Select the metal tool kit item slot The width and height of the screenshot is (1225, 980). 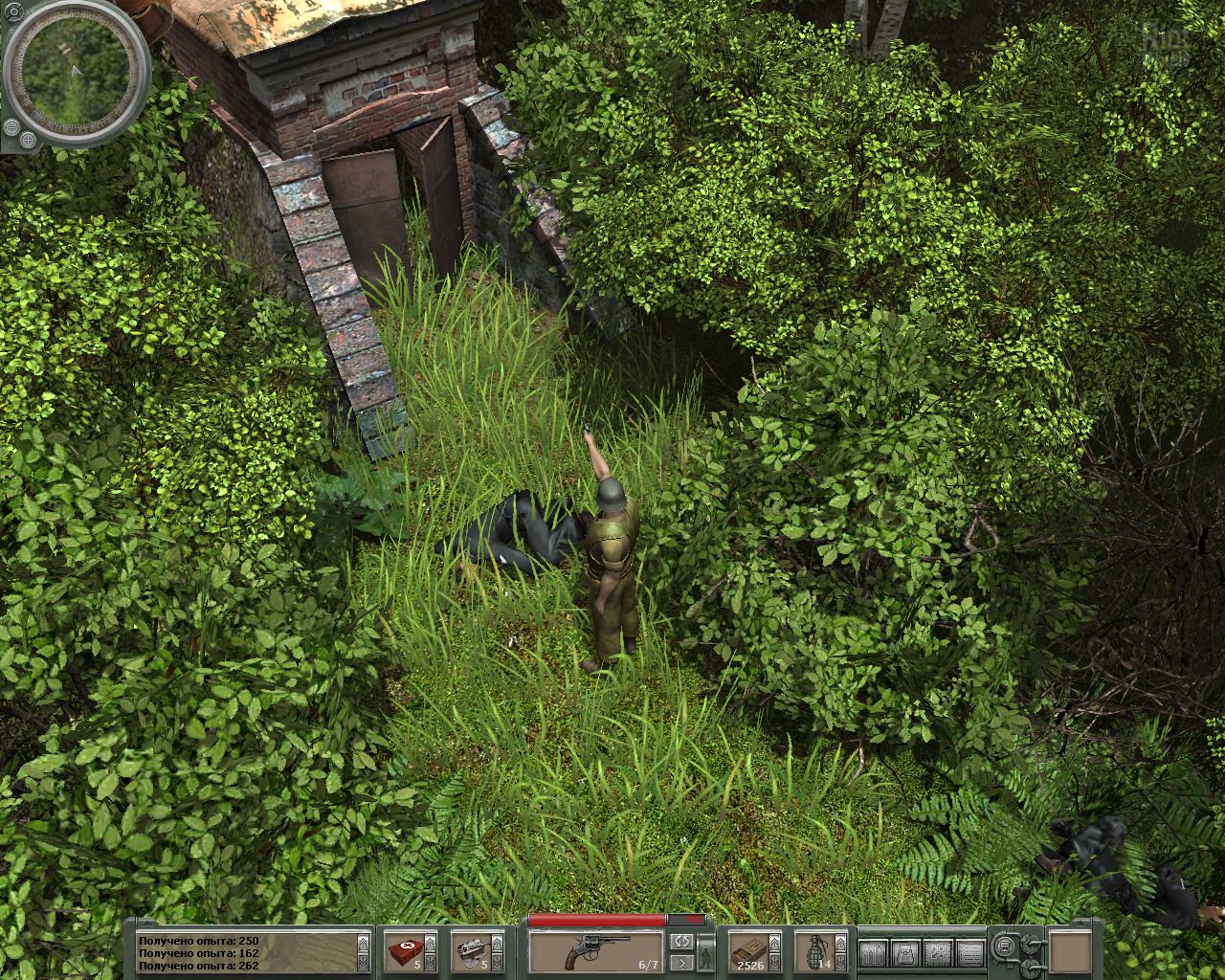[471, 952]
